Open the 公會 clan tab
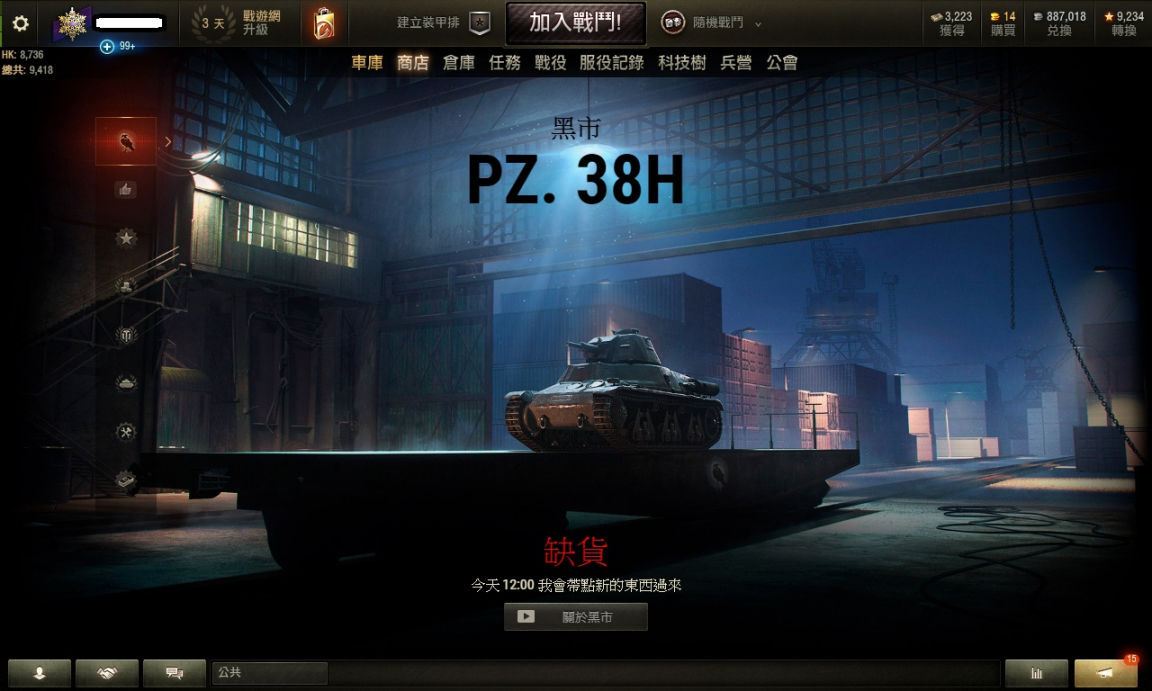Viewport: 1152px width, 691px height. (782, 63)
